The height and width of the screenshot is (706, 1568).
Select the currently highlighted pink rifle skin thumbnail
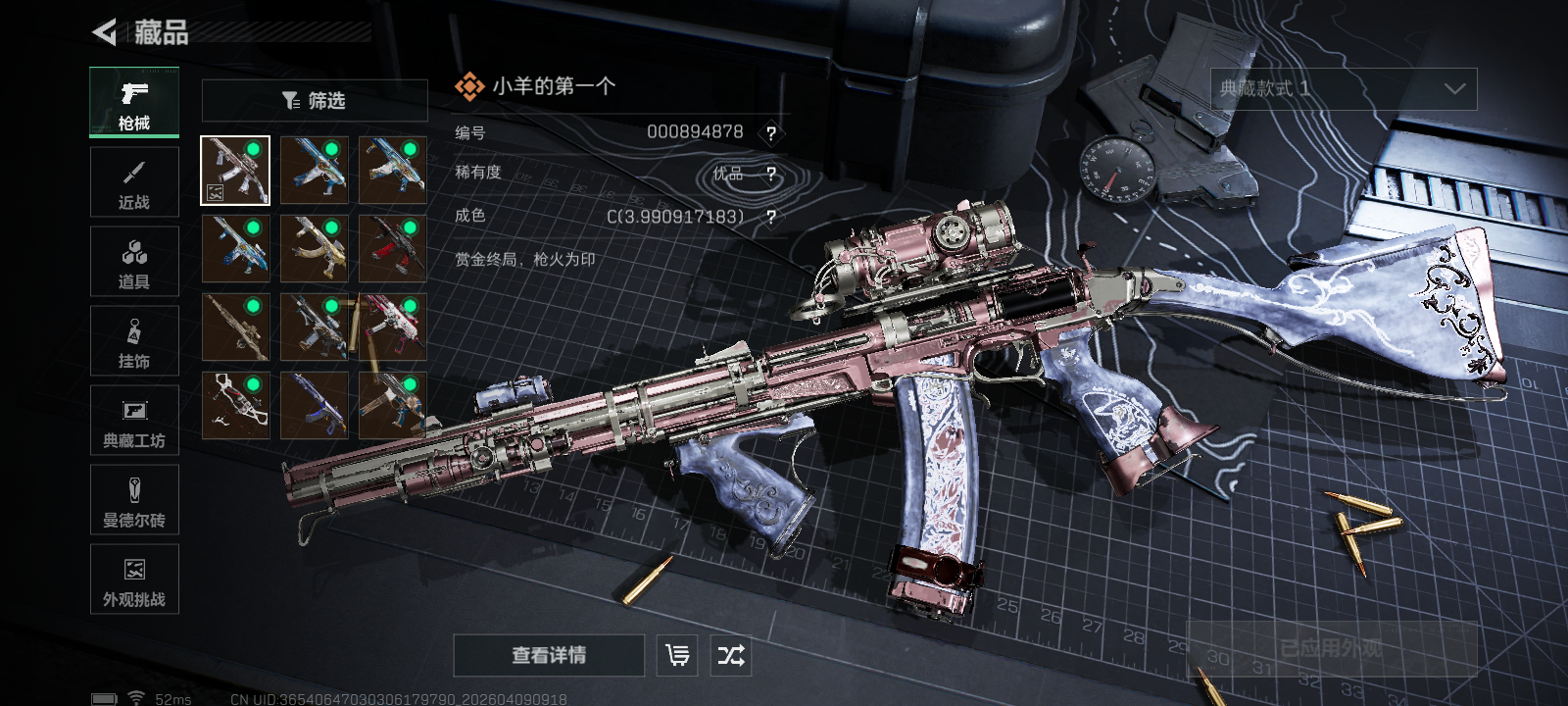point(235,171)
